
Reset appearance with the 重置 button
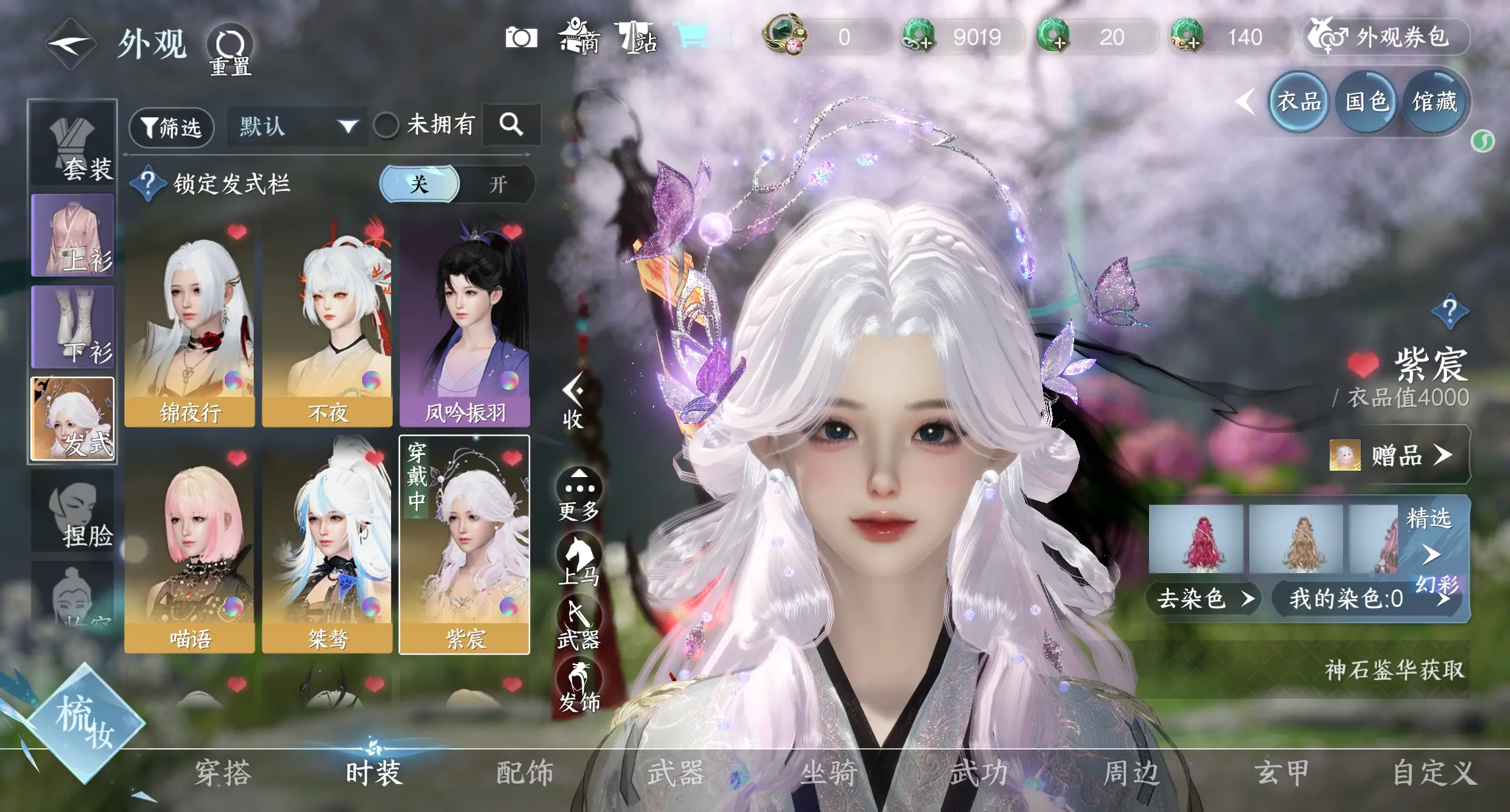click(229, 49)
